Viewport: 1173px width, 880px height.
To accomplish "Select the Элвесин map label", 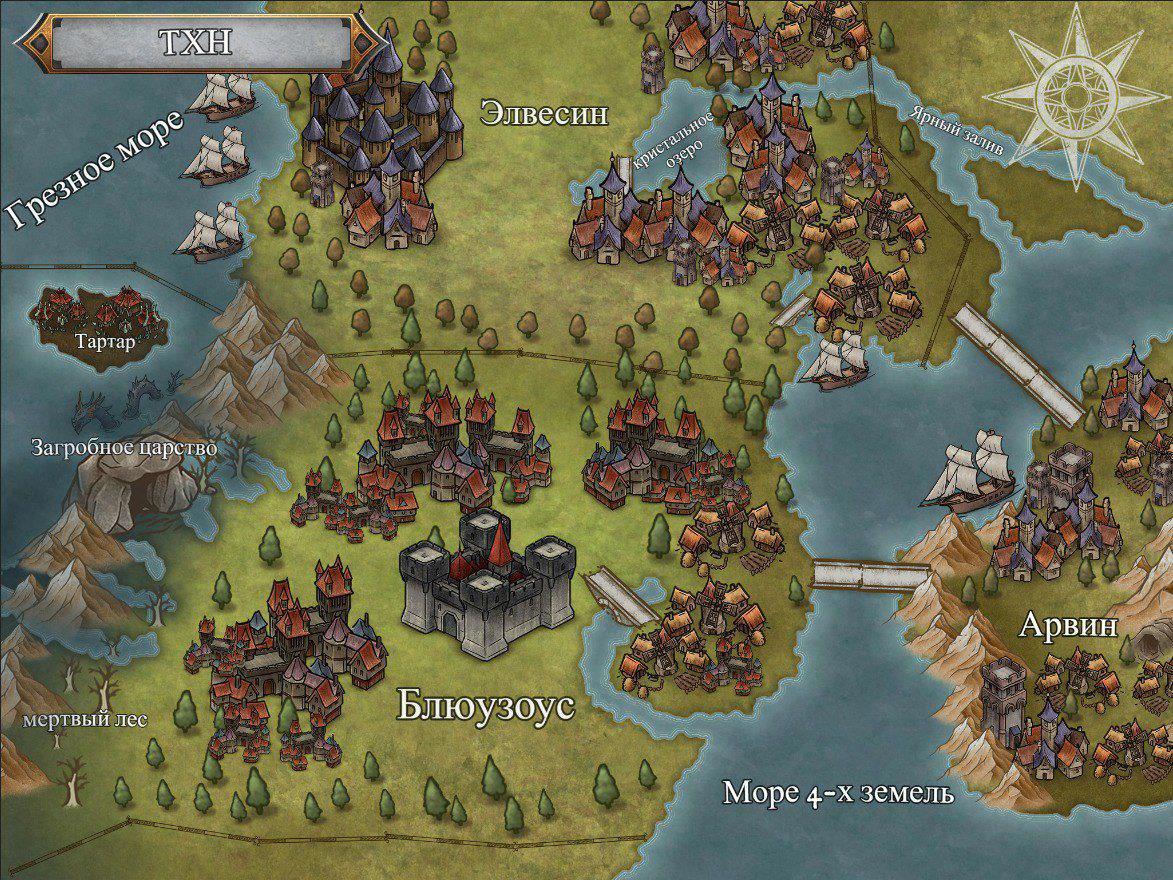I will pyautogui.click(x=544, y=112).
